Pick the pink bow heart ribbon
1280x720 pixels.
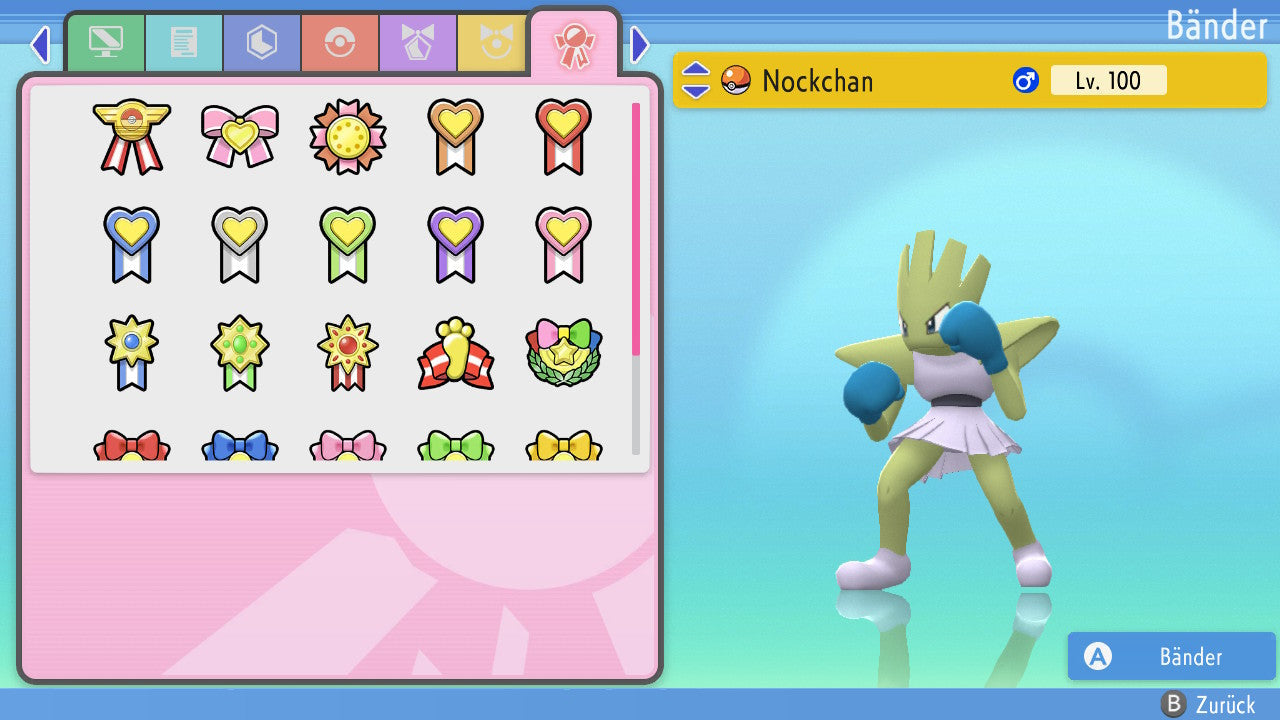(x=240, y=136)
